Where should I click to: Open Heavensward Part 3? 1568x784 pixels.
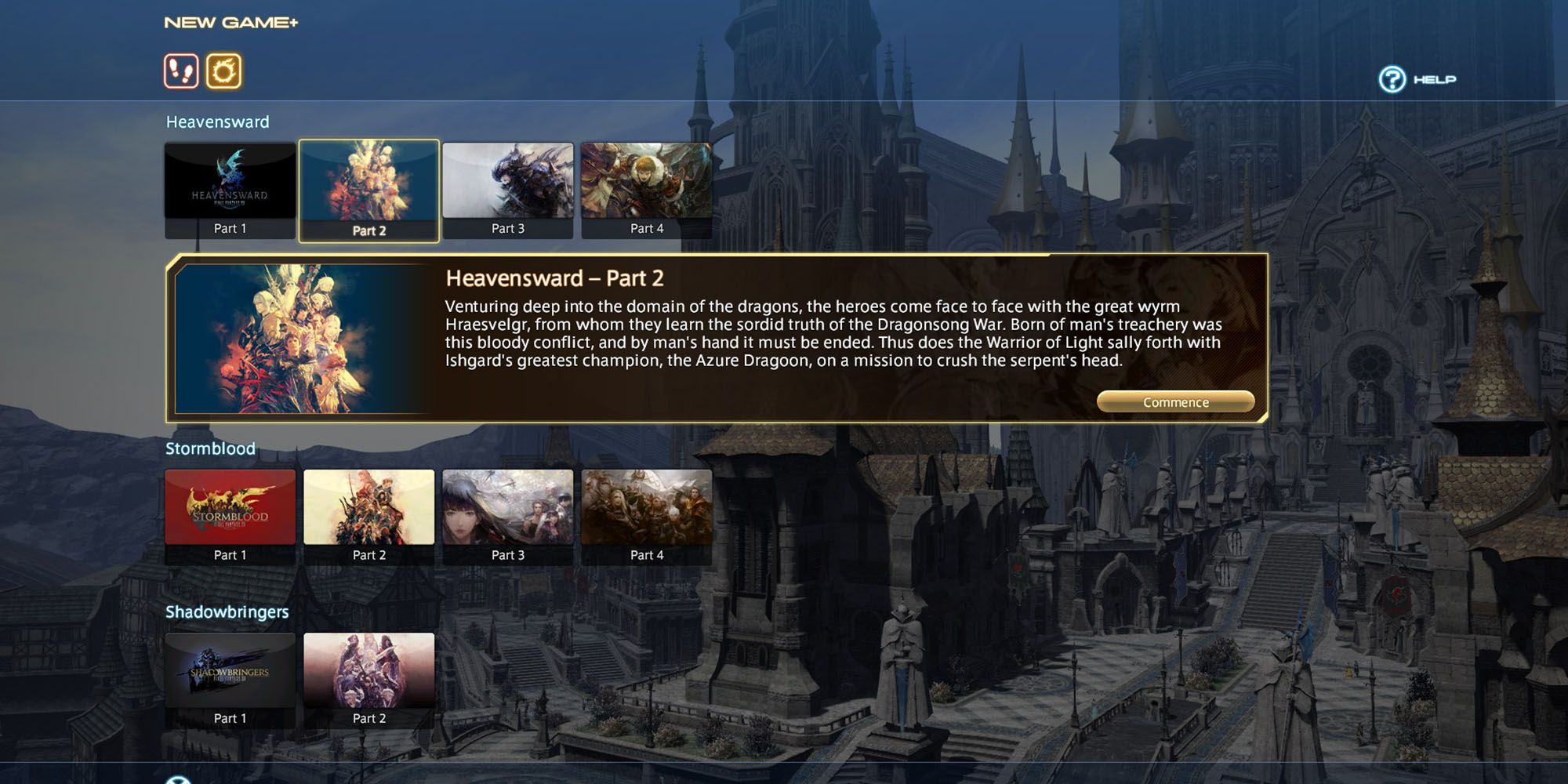point(508,183)
